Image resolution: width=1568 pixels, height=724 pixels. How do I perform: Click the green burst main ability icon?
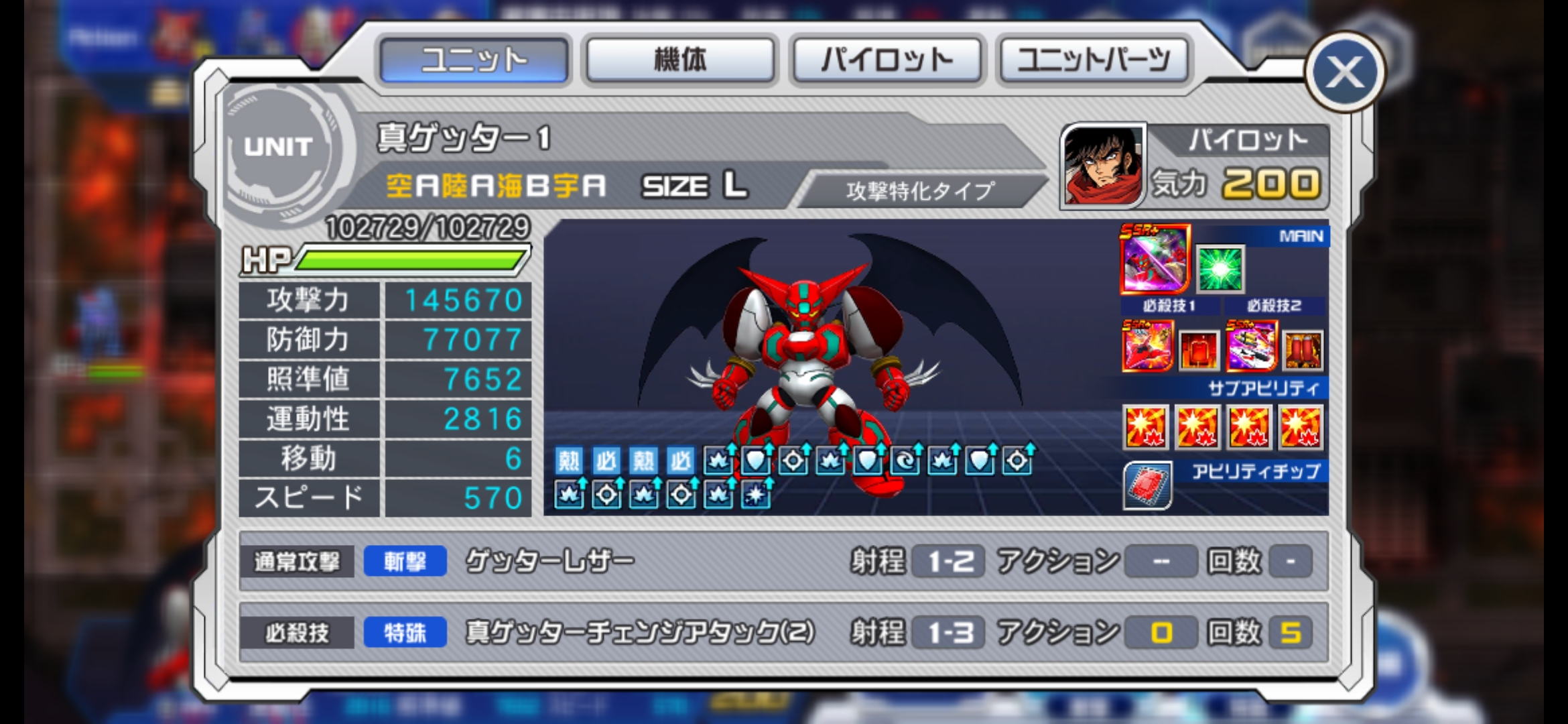pyautogui.click(x=1220, y=269)
